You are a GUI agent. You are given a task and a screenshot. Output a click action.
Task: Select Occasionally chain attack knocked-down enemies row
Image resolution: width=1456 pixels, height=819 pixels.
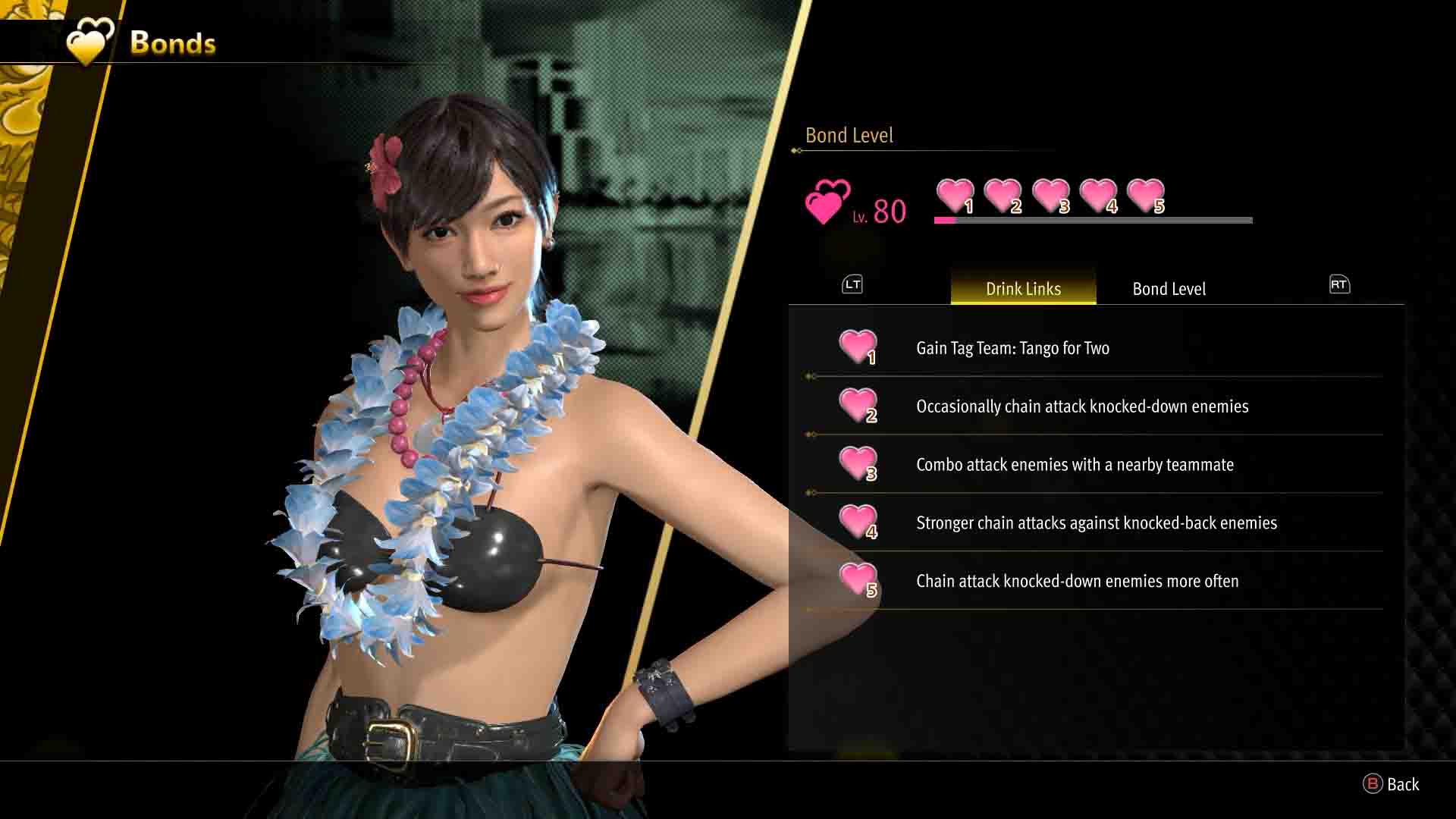click(1081, 406)
